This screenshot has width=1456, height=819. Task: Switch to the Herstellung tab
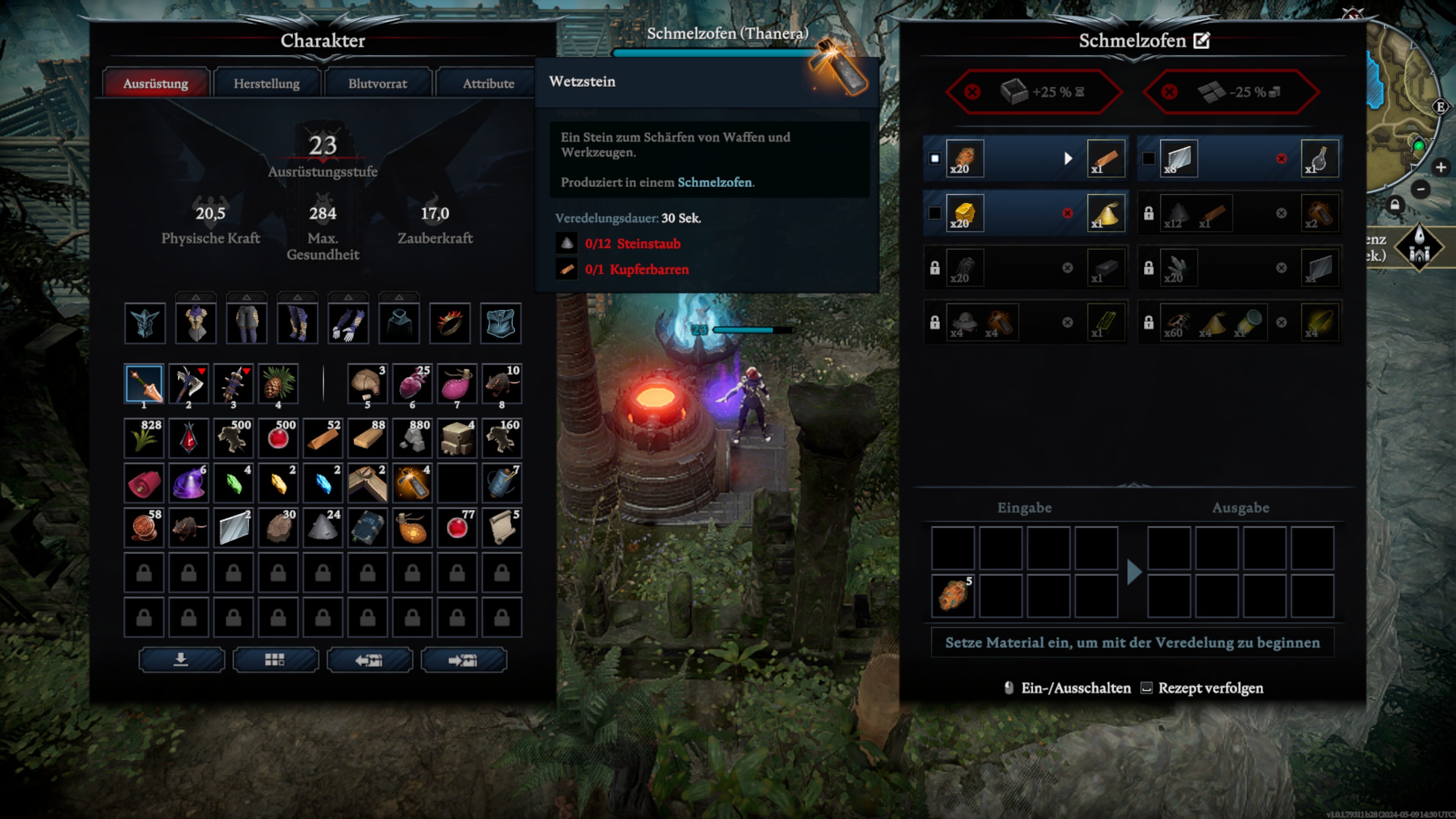coord(266,84)
